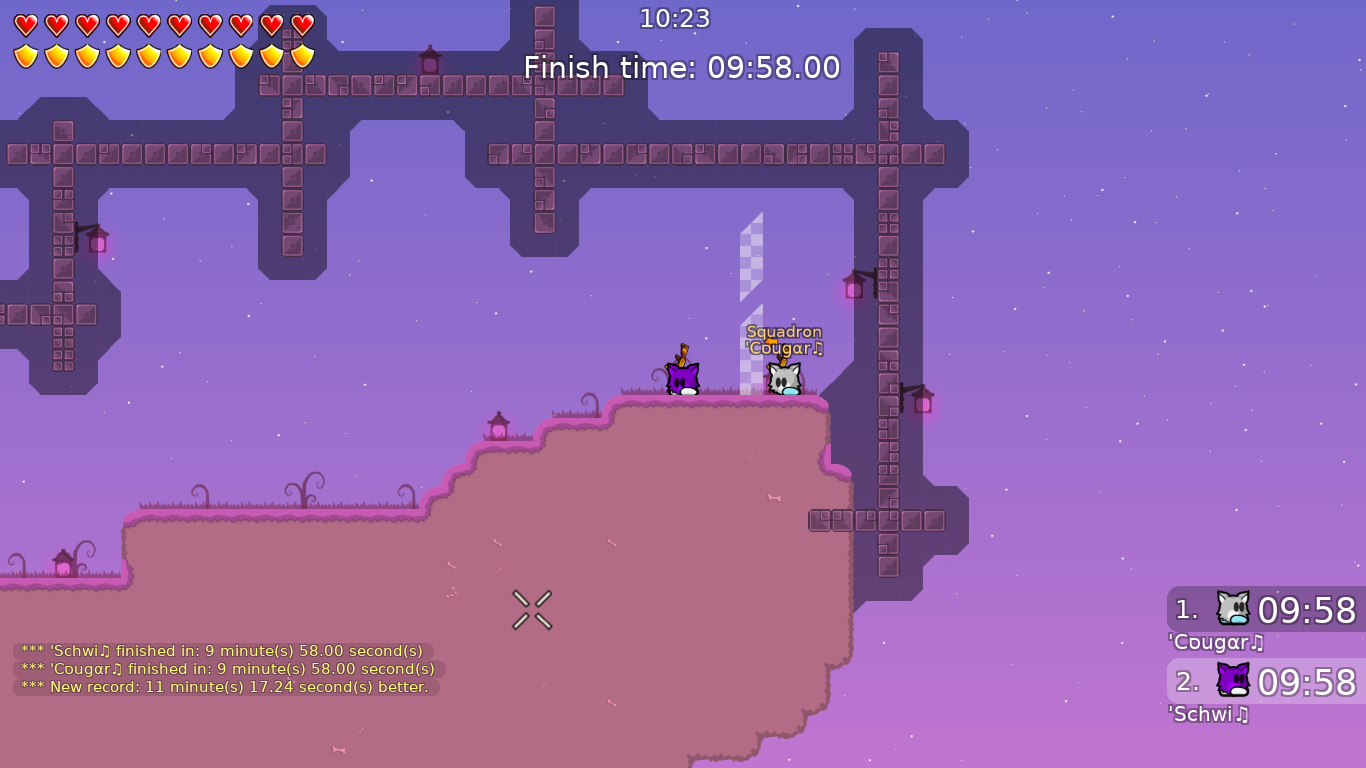Click the glowing lantern right of the finish
The width and height of the screenshot is (1366, 768).
pos(855,288)
